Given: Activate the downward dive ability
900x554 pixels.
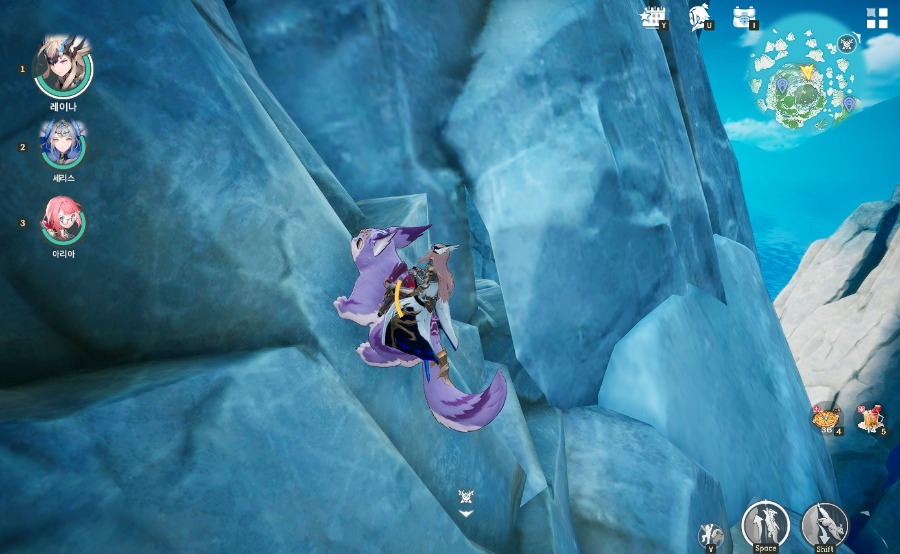Looking at the screenshot, I should pos(824,524).
